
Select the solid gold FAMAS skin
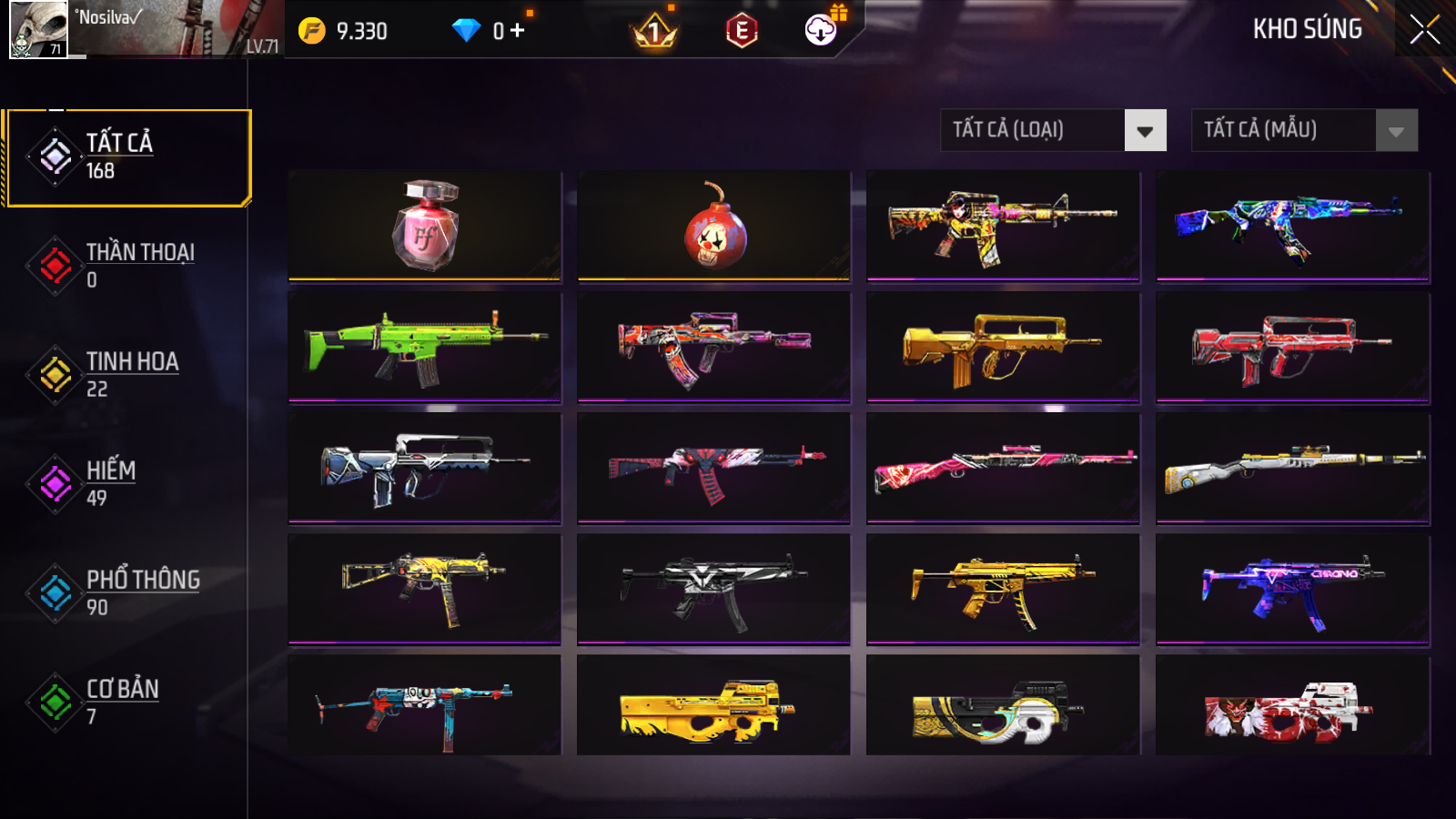1003,346
